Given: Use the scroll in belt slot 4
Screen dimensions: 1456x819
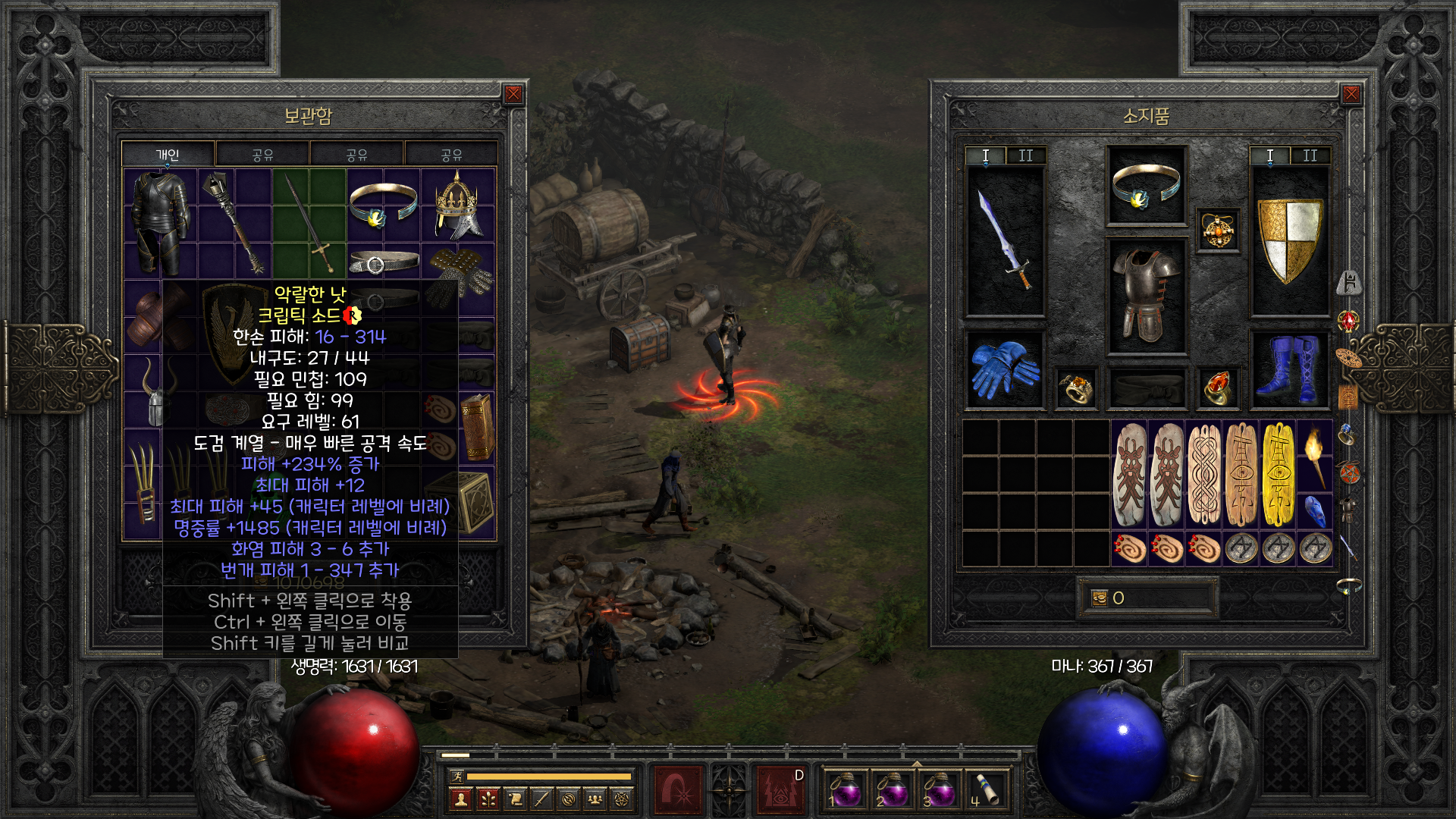Looking at the screenshot, I should [986, 790].
